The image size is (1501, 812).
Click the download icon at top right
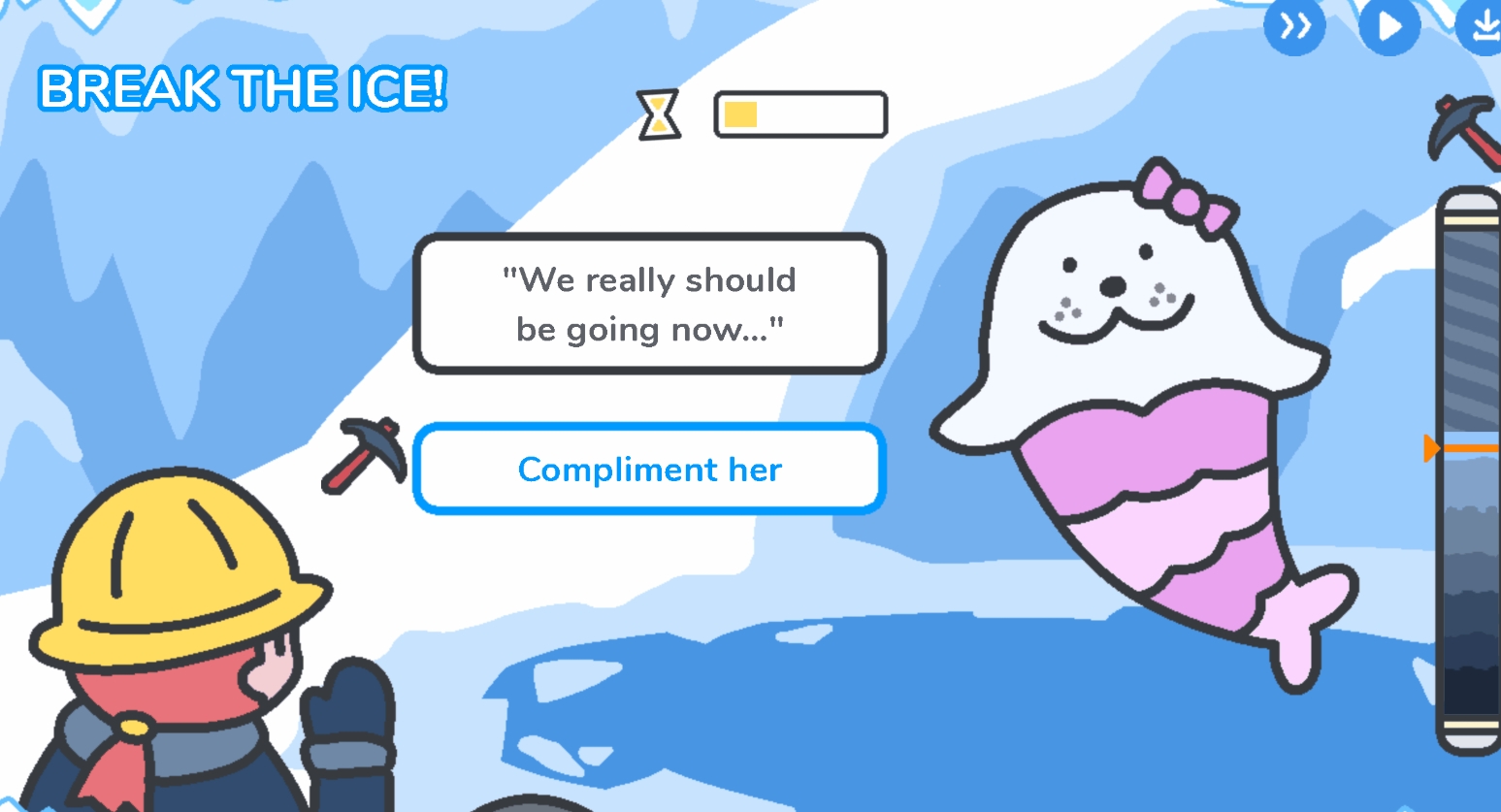1485,26
